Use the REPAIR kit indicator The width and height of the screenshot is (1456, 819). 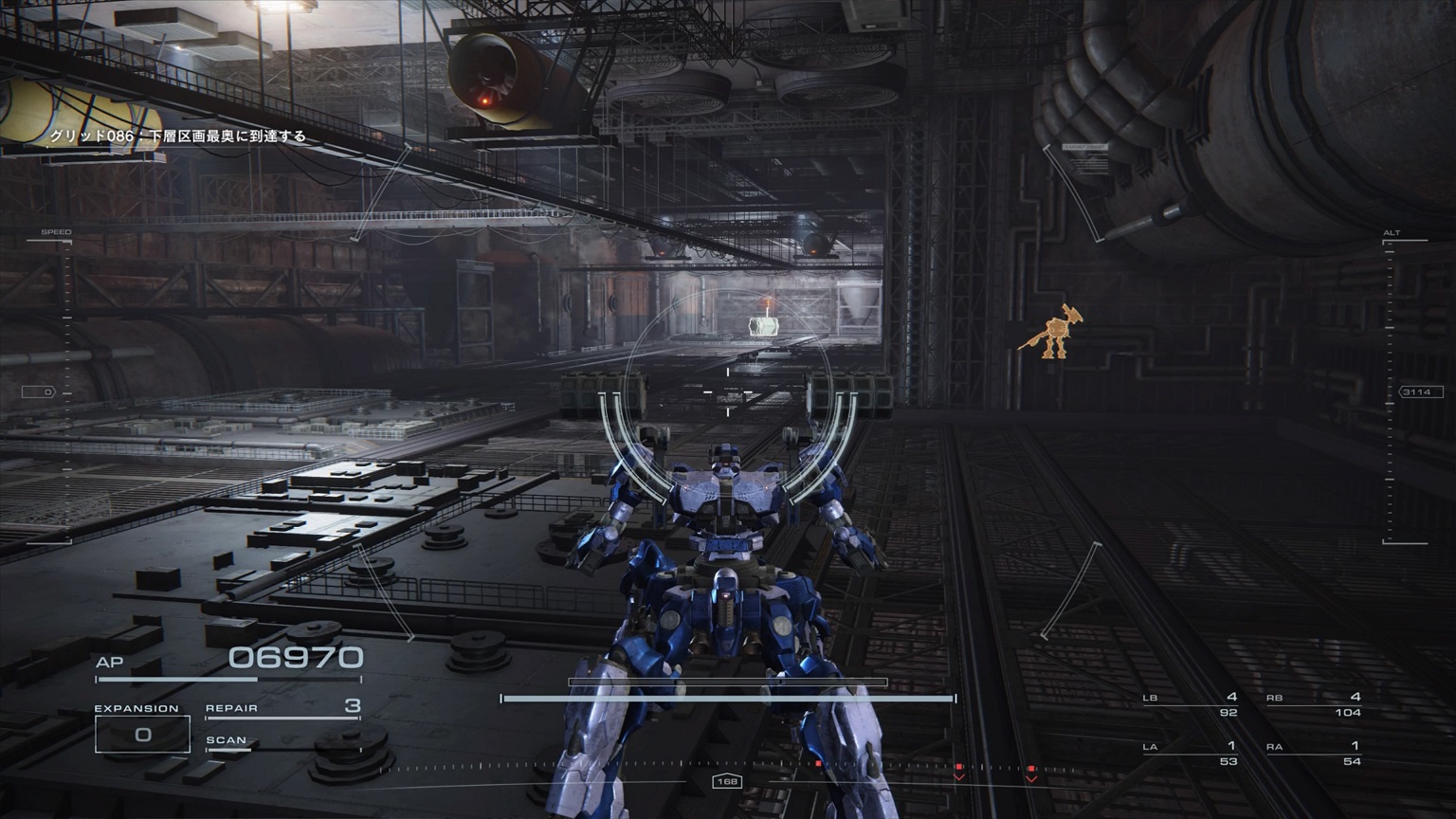coord(282,708)
